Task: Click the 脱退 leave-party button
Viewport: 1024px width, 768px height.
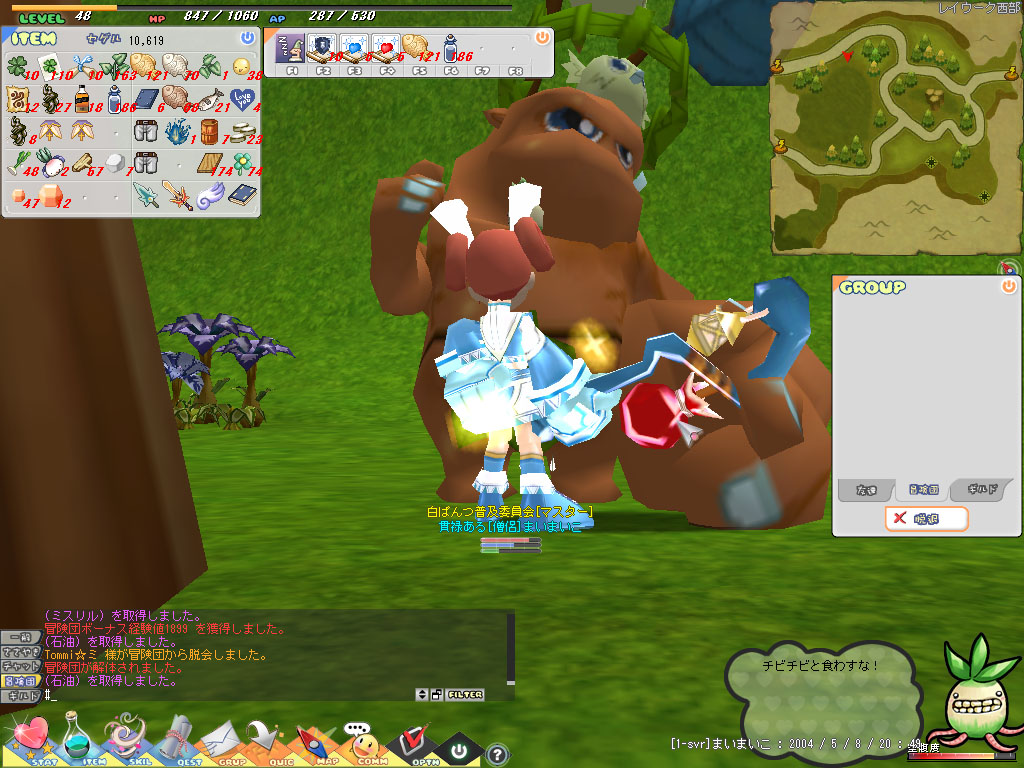Action: point(926,518)
